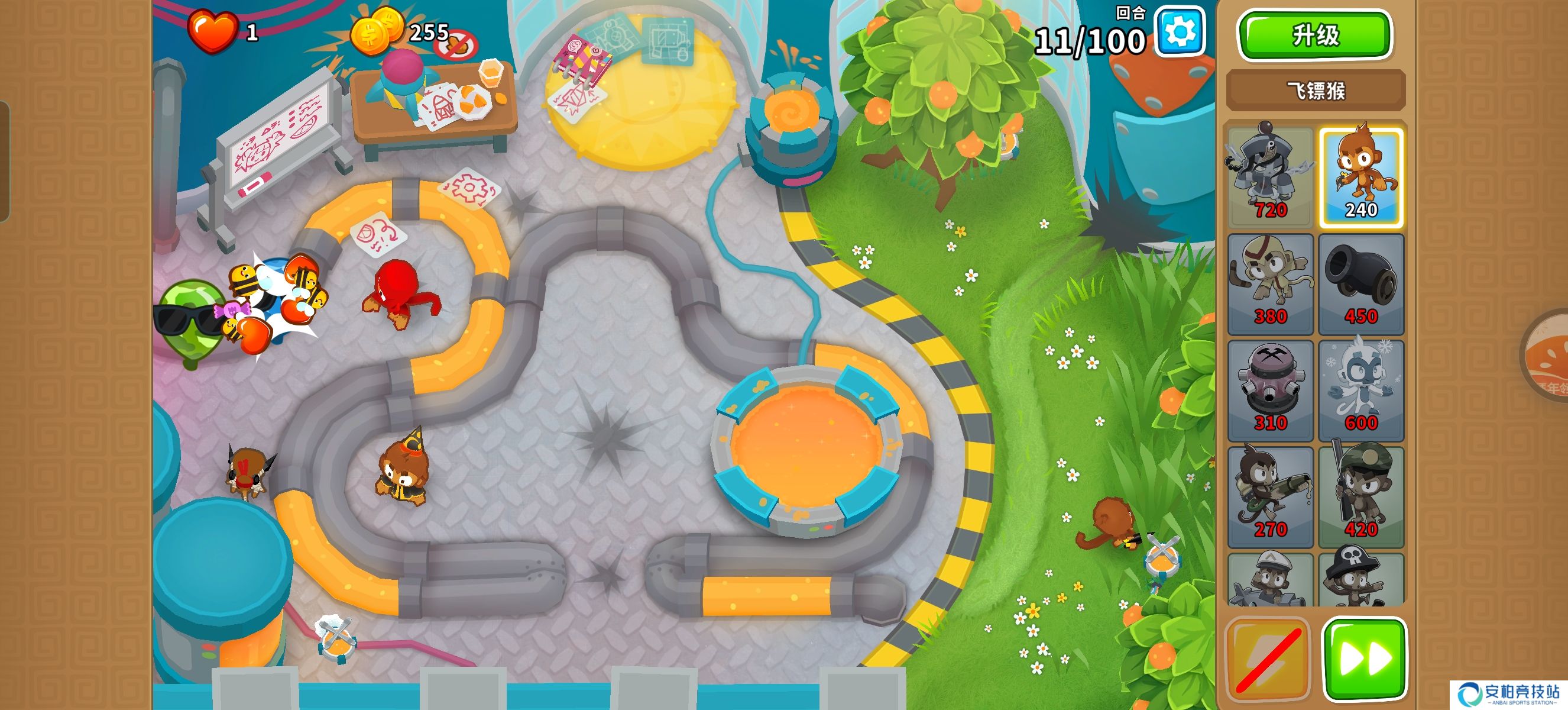This screenshot has width=1568, height=710.
Task: Tap the crossed-out lightning powers button
Action: pos(1267,659)
